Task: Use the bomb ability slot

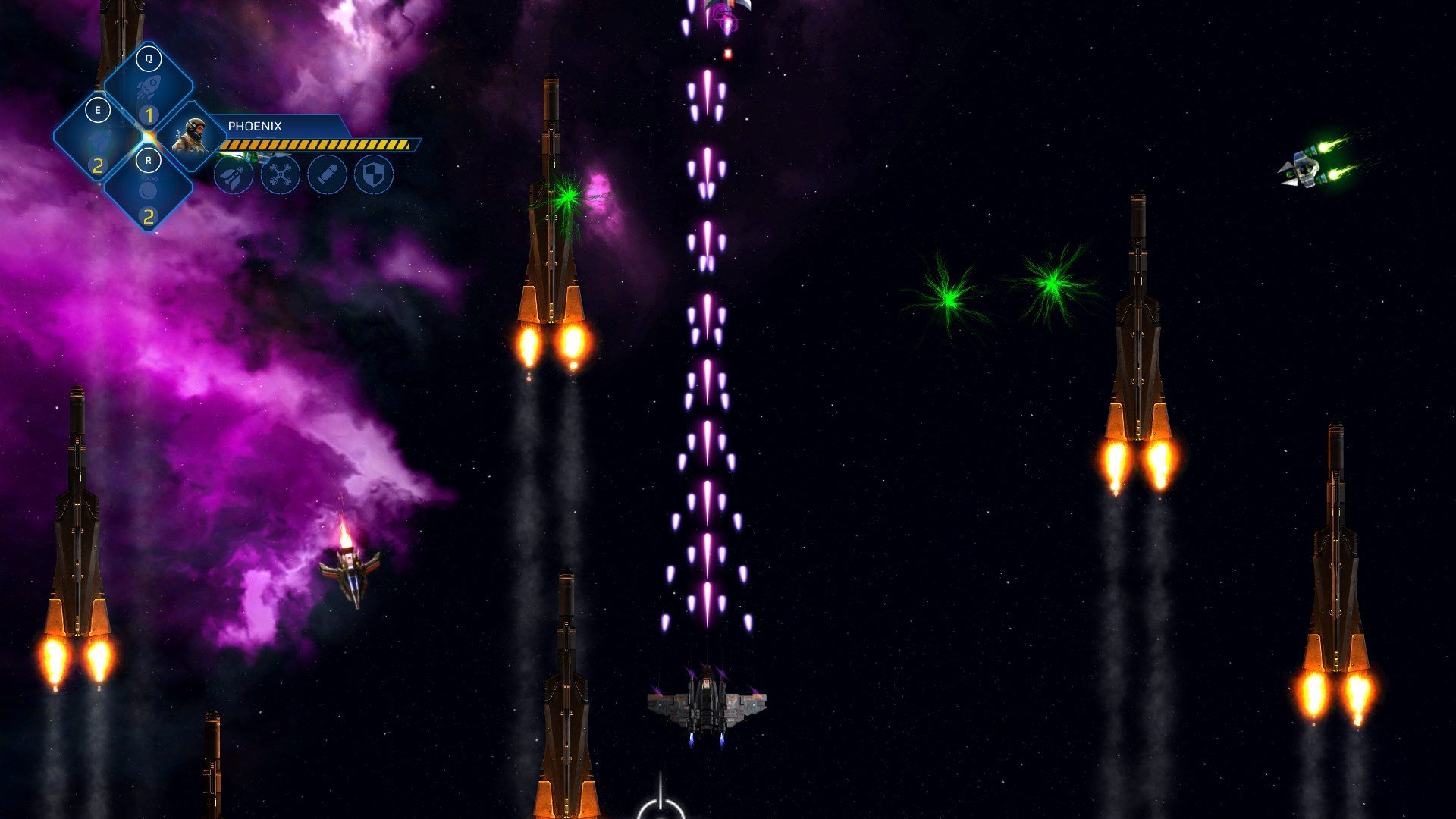Action: pyautogui.click(x=149, y=191)
